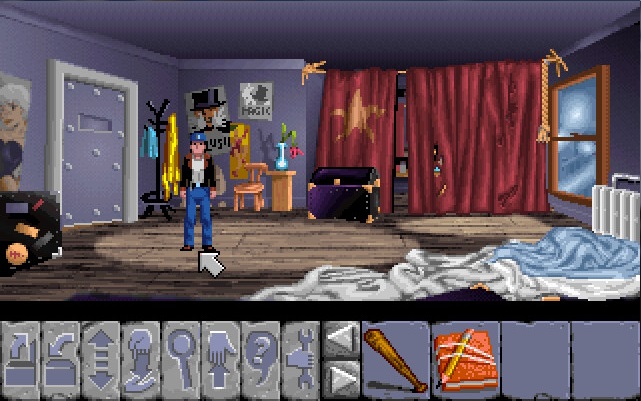Viewport: 641px width, 401px height.
Task: Activate the Give verb icon
Action: [x=142, y=358]
